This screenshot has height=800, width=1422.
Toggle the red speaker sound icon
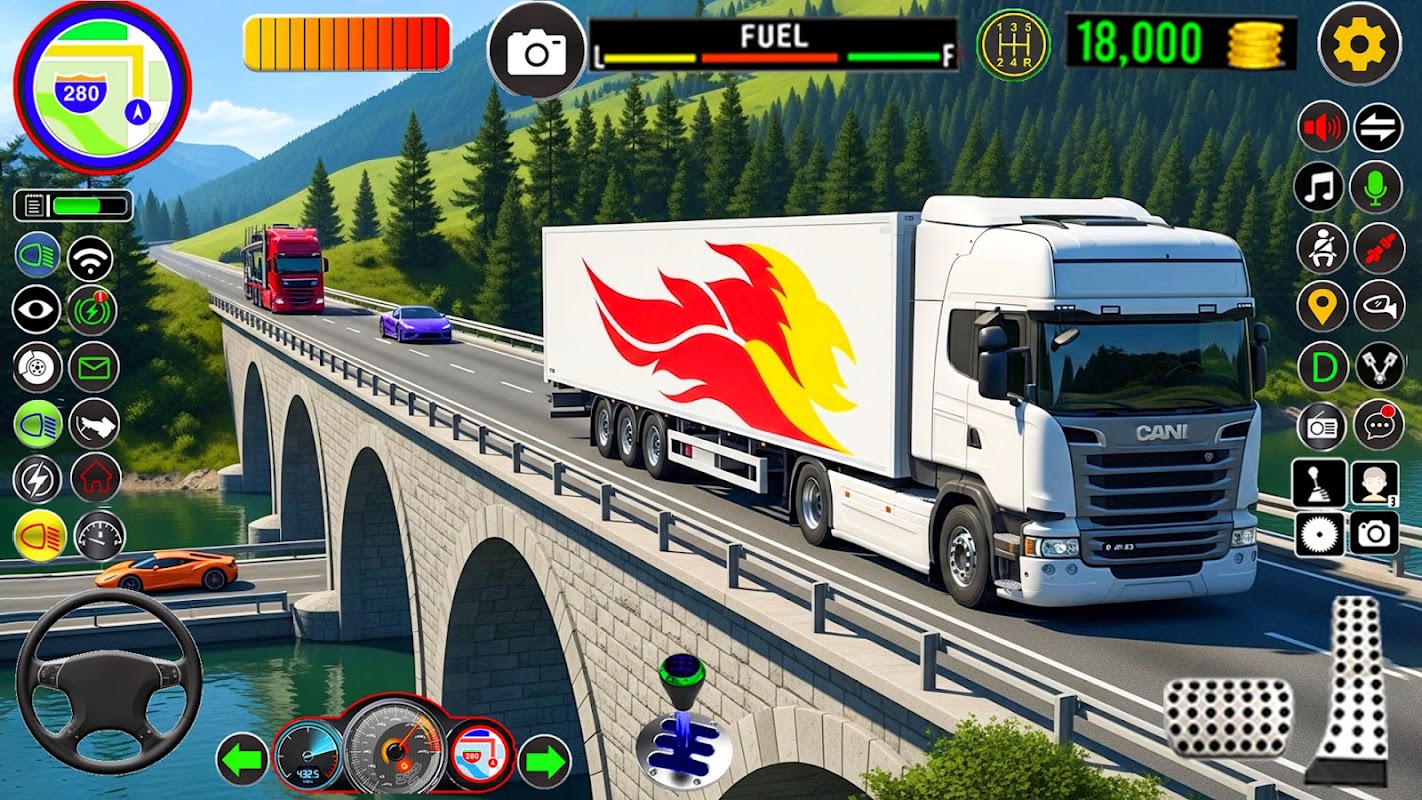1322,128
